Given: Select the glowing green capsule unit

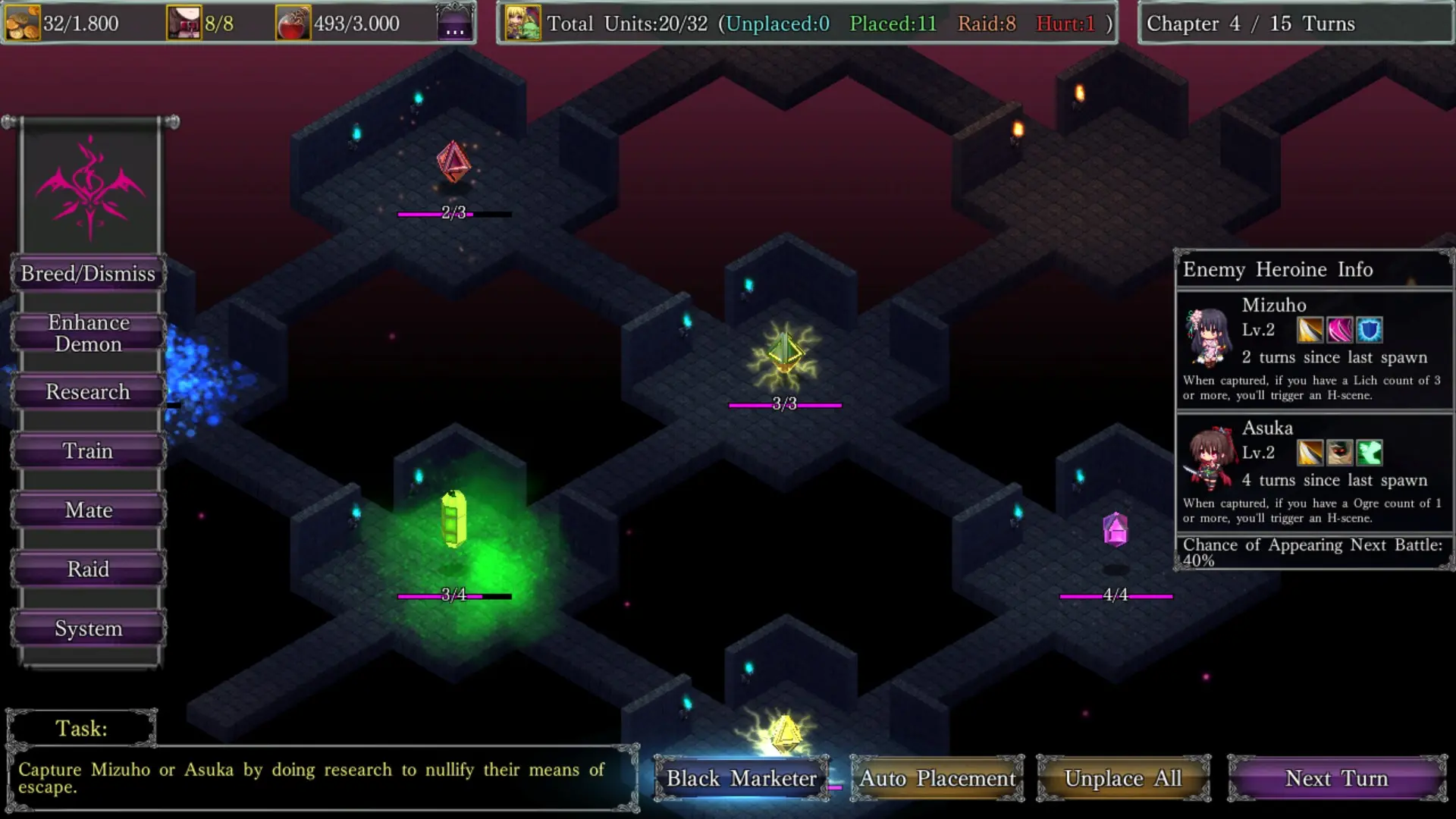Looking at the screenshot, I should click(453, 519).
